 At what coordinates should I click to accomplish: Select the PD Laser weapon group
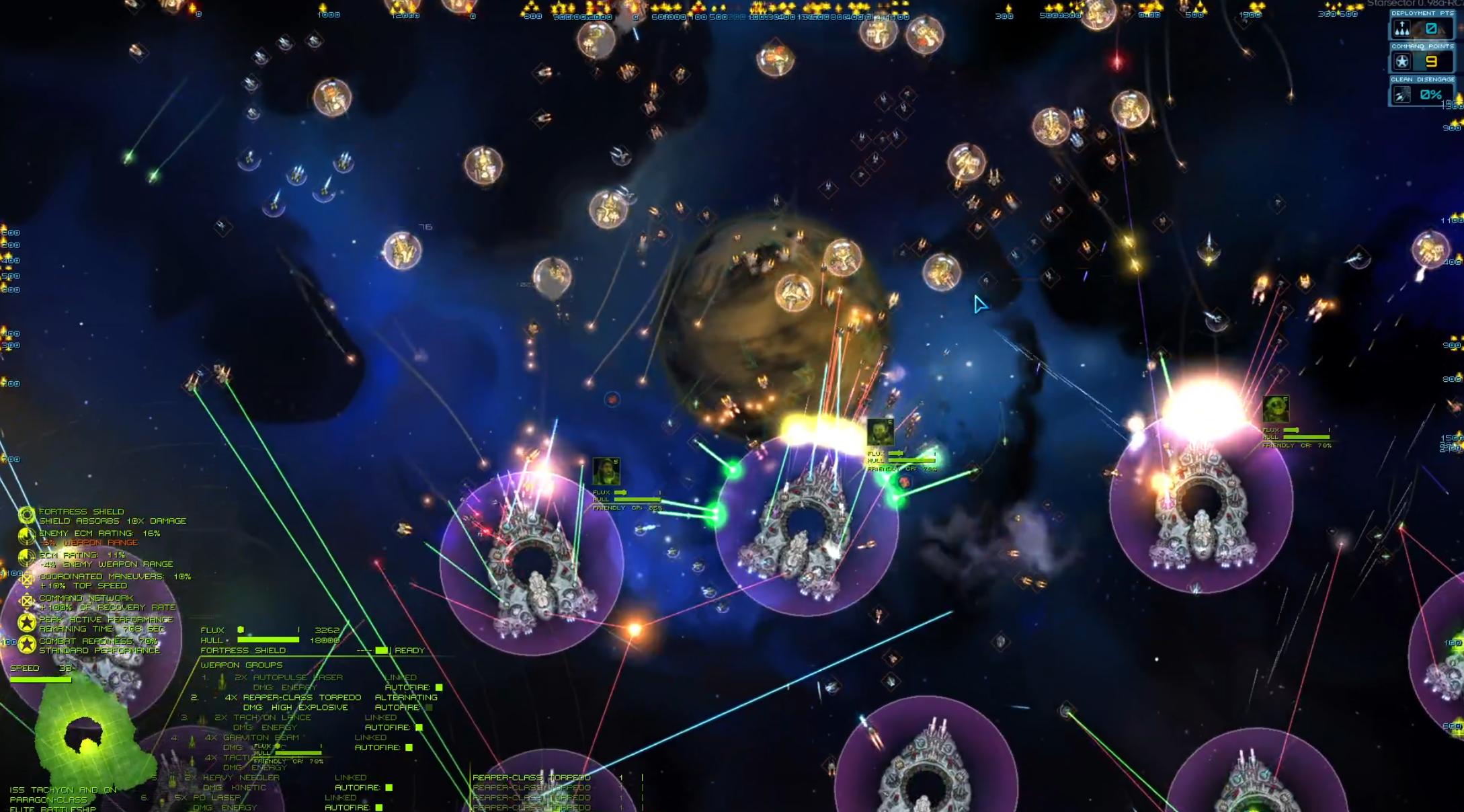[216, 798]
